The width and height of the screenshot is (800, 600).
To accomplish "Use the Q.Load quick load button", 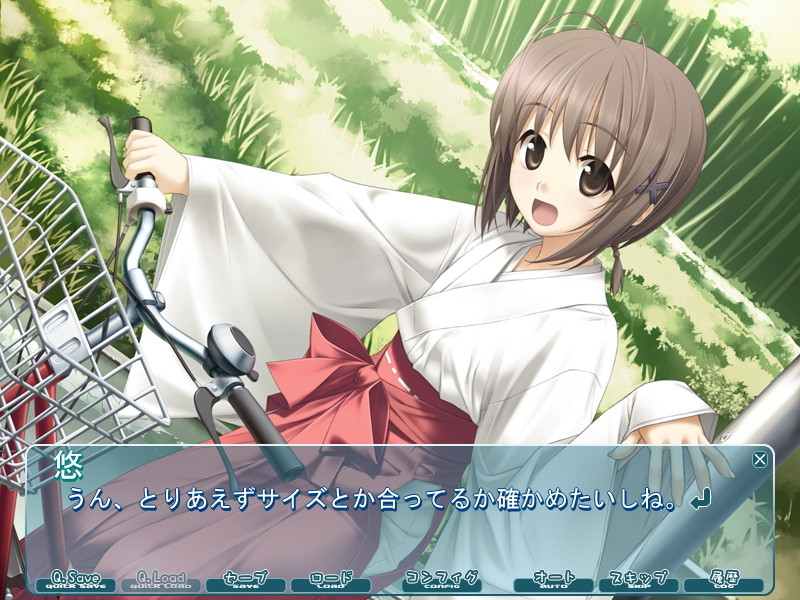I will 157,581.
